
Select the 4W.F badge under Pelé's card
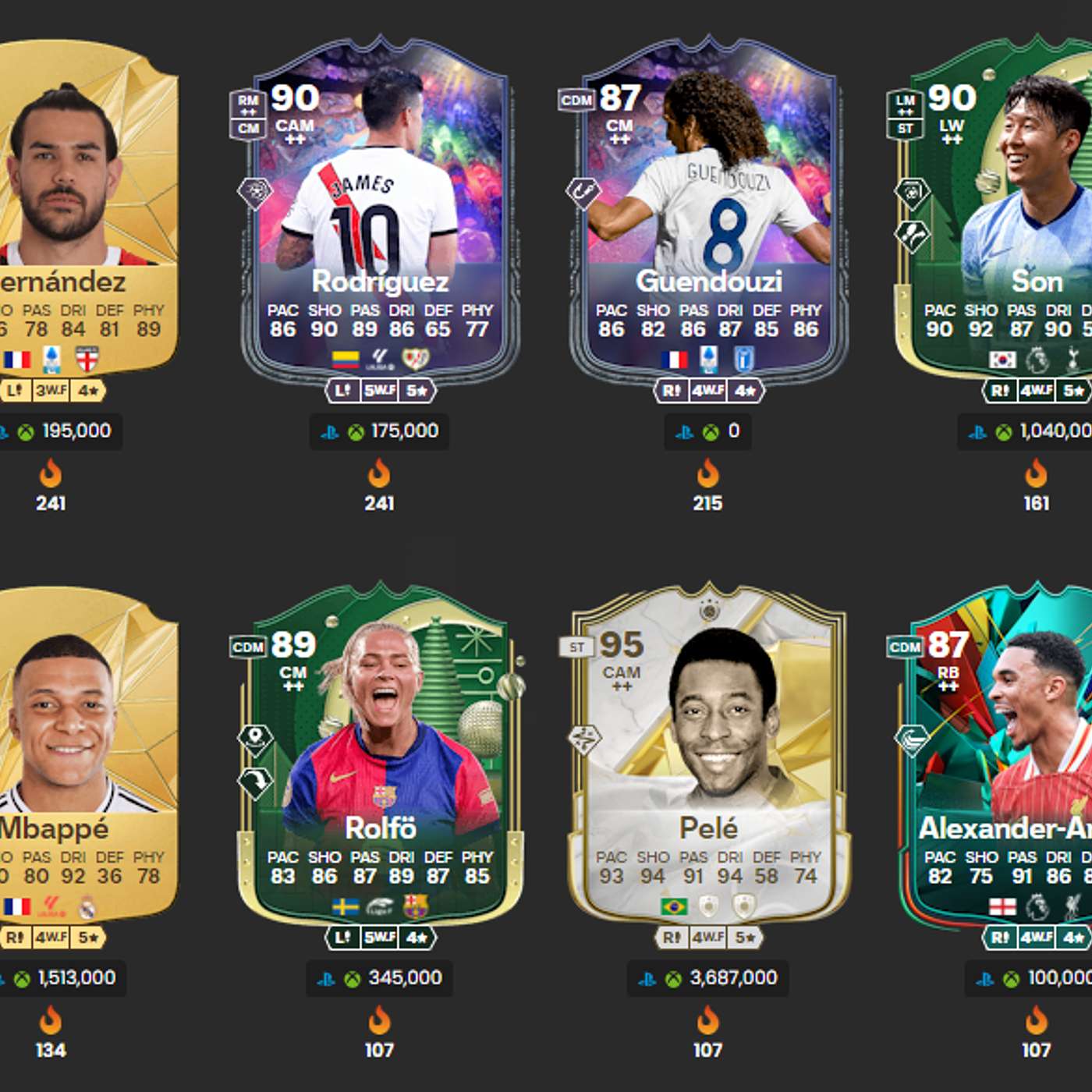pyautogui.click(x=707, y=938)
